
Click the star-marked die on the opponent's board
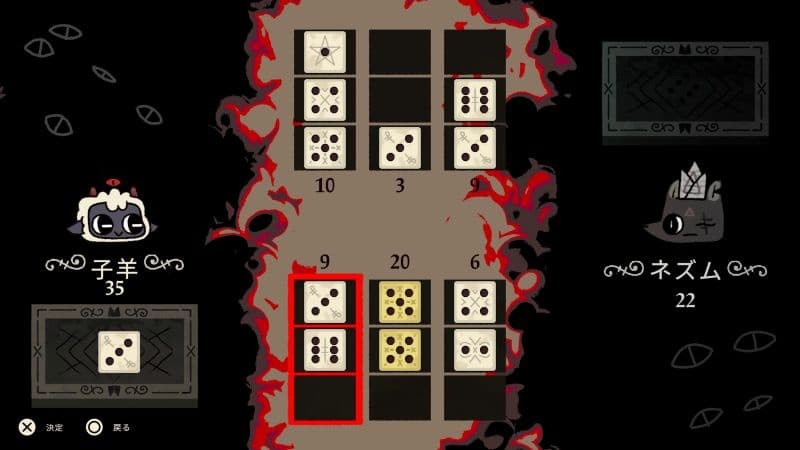(325, 48)
